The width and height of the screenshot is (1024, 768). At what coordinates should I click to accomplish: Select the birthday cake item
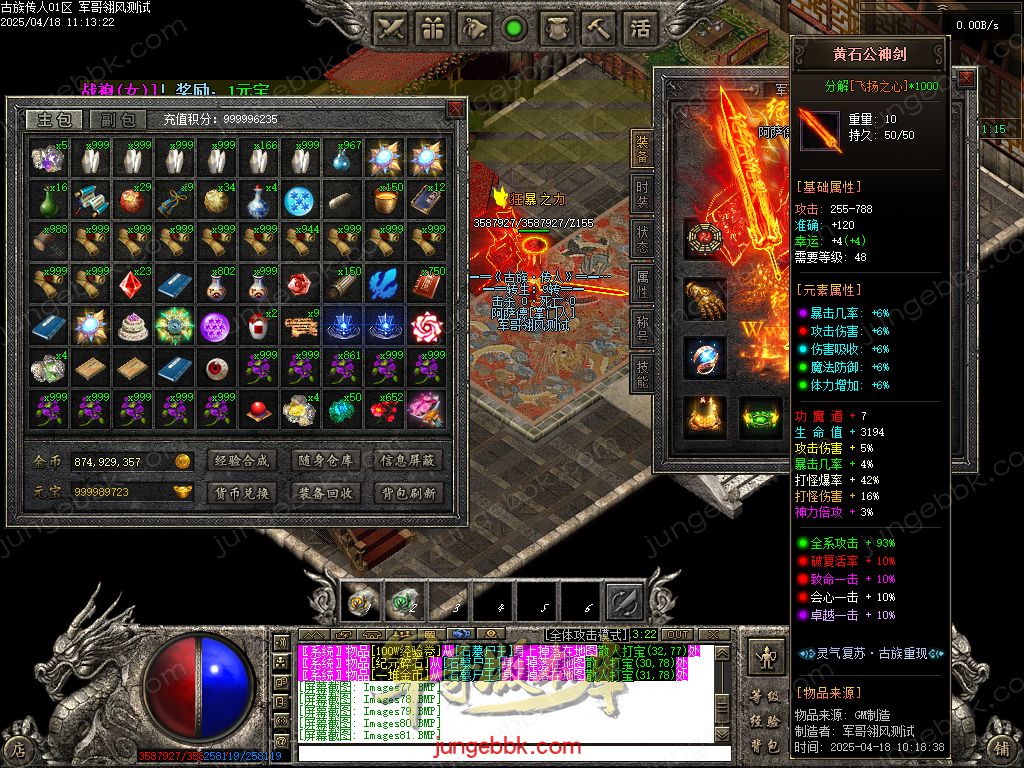click(x=131, y=326)
